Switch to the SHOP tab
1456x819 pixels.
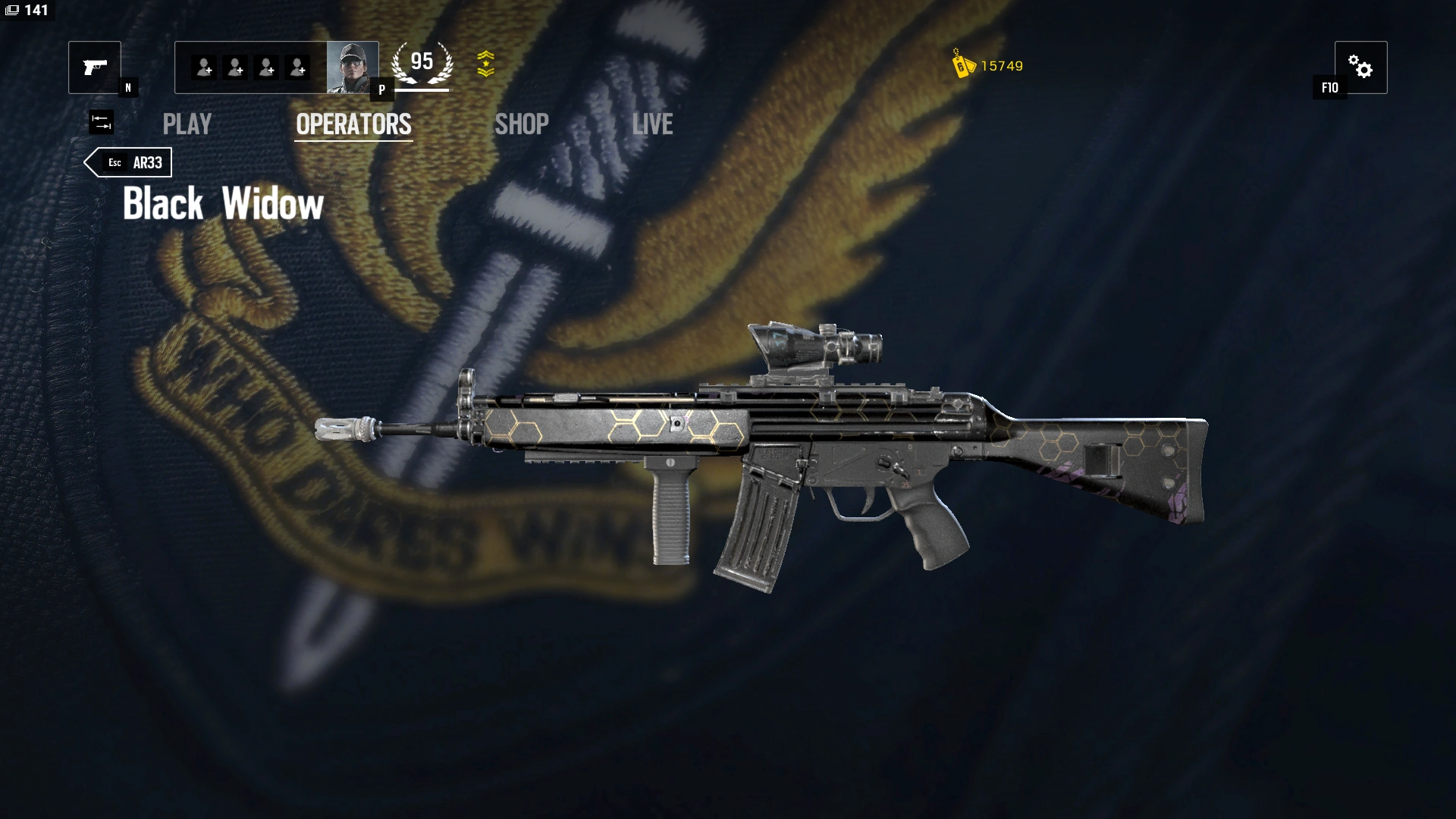click(x=521, y=124)
